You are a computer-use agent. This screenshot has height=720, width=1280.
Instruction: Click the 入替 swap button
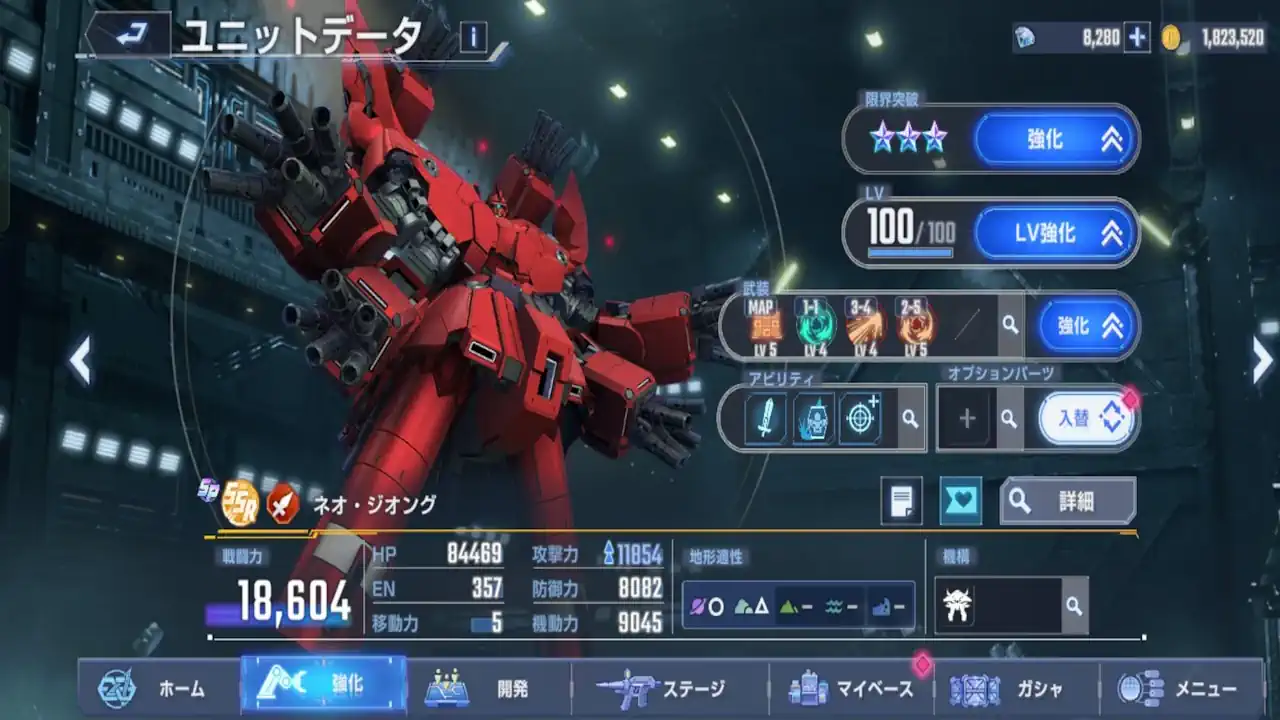1087,418
